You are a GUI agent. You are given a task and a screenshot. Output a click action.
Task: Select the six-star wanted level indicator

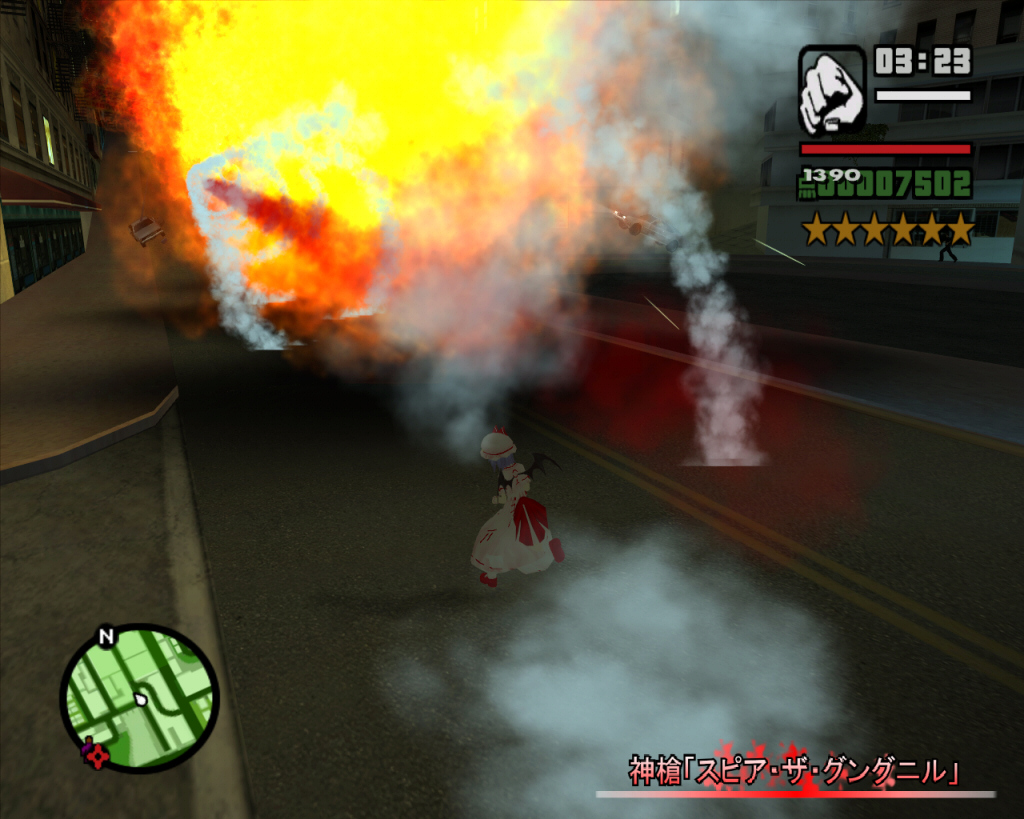pos(888,230)
